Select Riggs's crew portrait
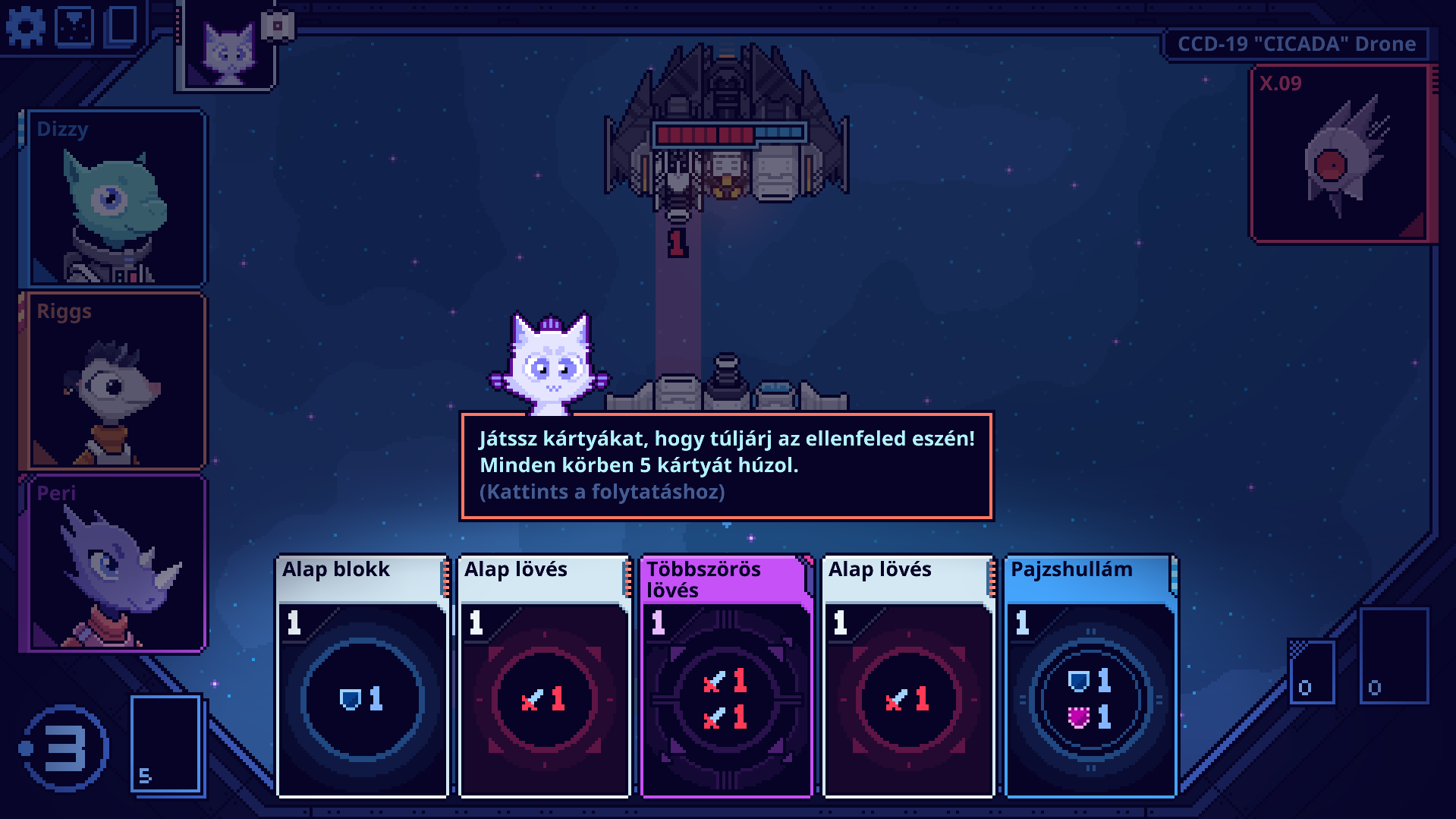The width and height of the screenshot is (1456, 819). (115, 381)
